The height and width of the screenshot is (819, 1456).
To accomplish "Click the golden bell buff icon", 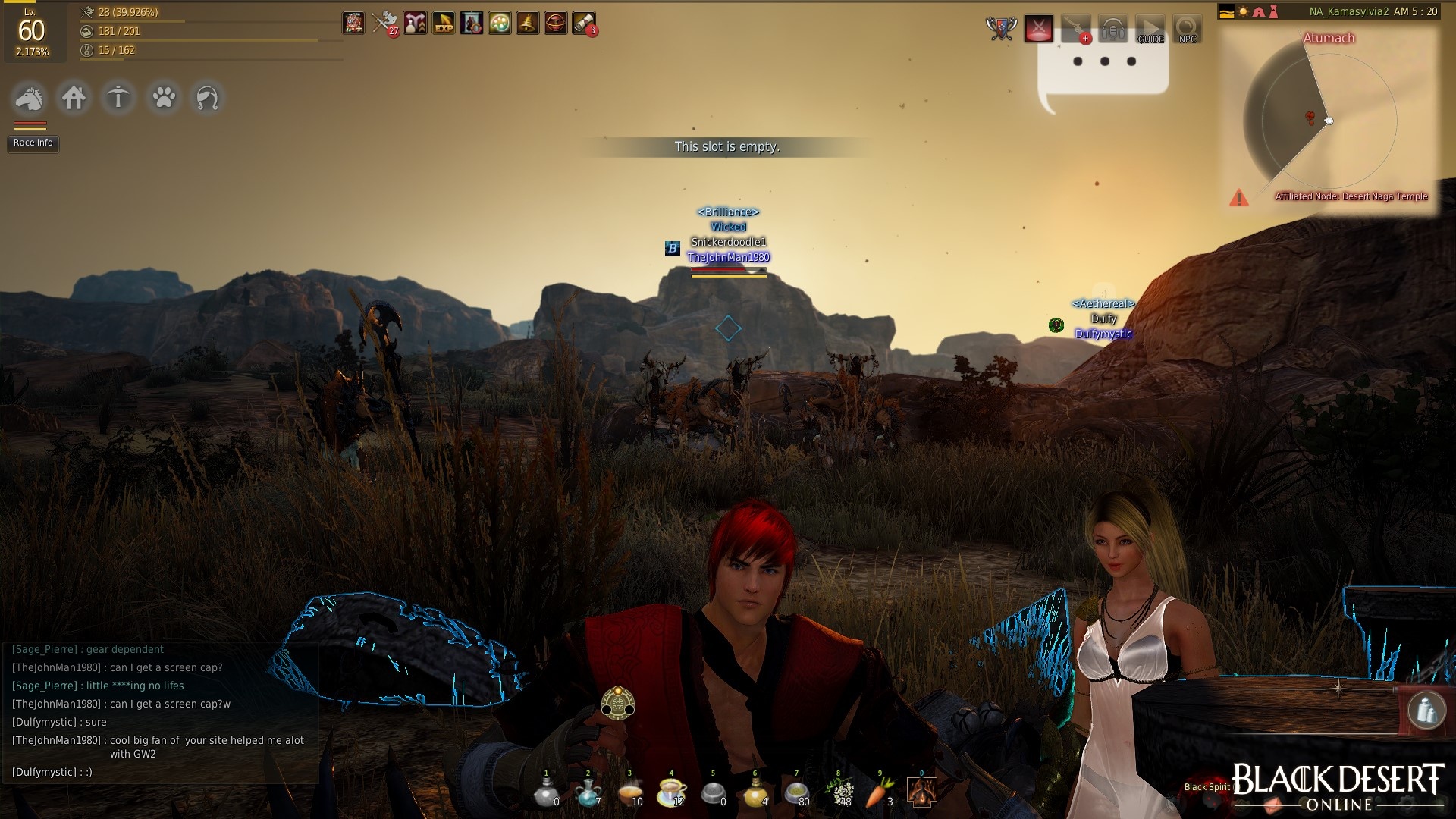I will [x=527, y=24].
